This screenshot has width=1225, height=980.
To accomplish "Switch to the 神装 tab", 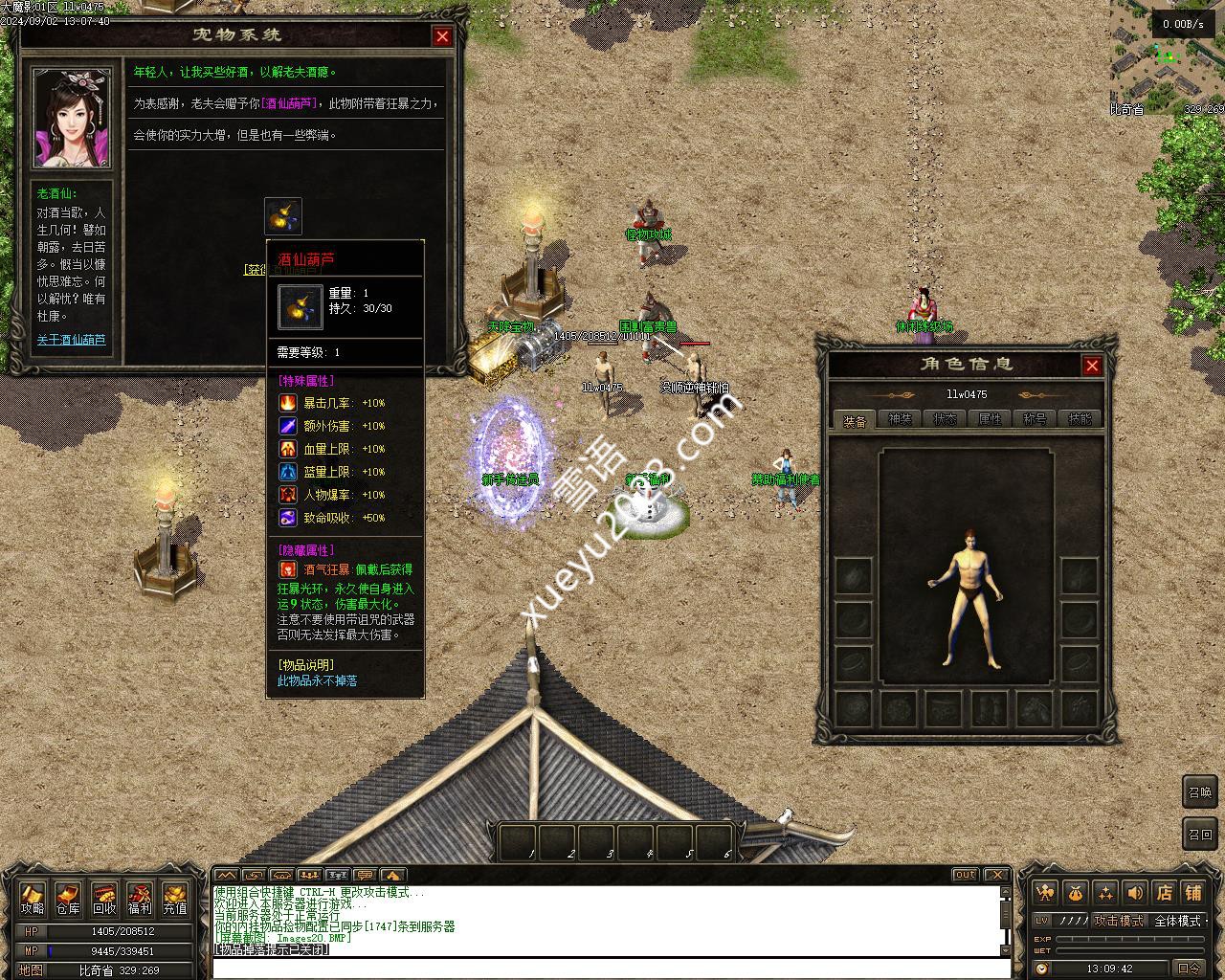I will tap(900, 419).
